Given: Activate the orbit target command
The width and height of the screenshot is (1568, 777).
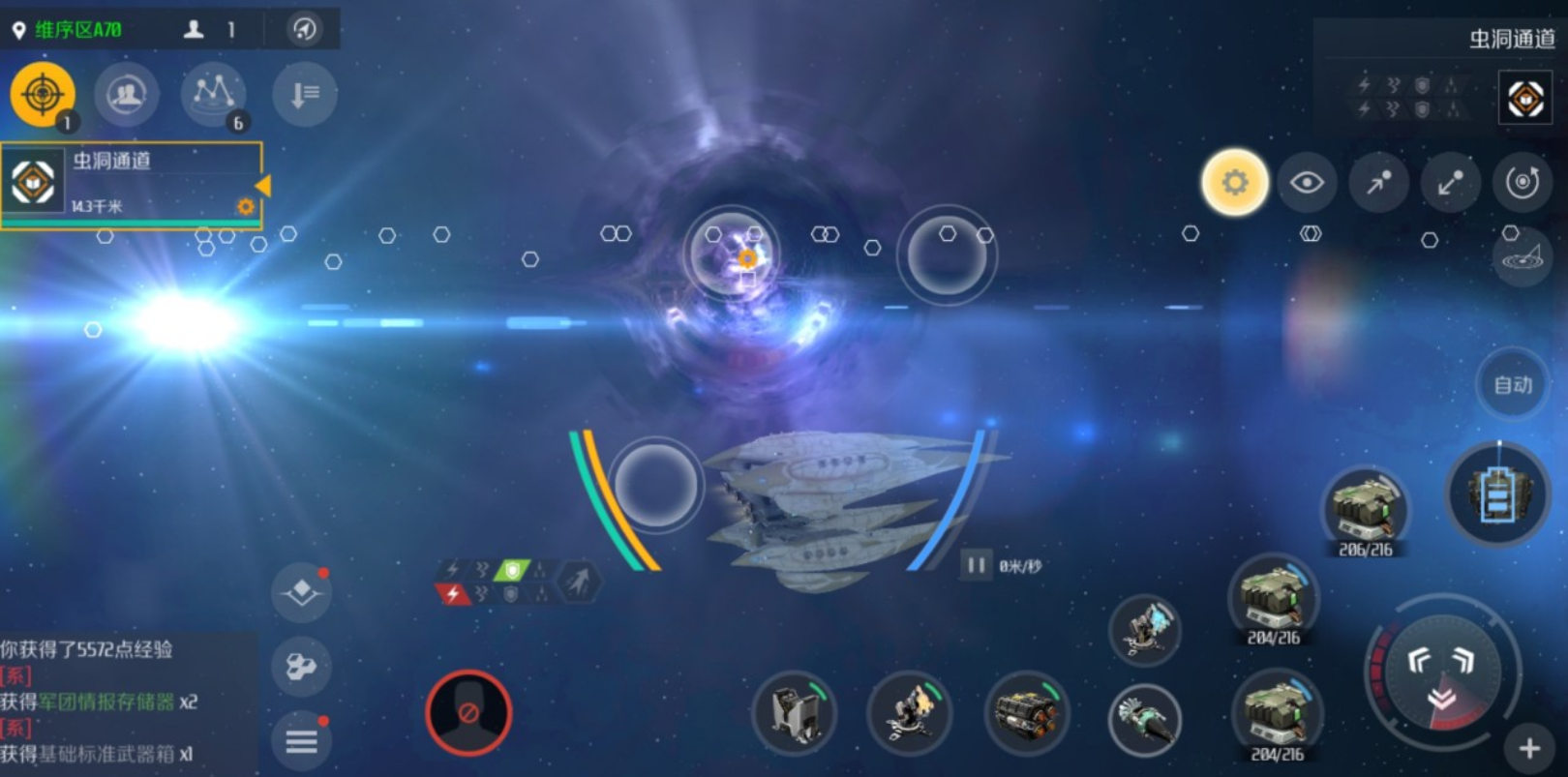Looking at the screenshot, I should point(1522,182).
